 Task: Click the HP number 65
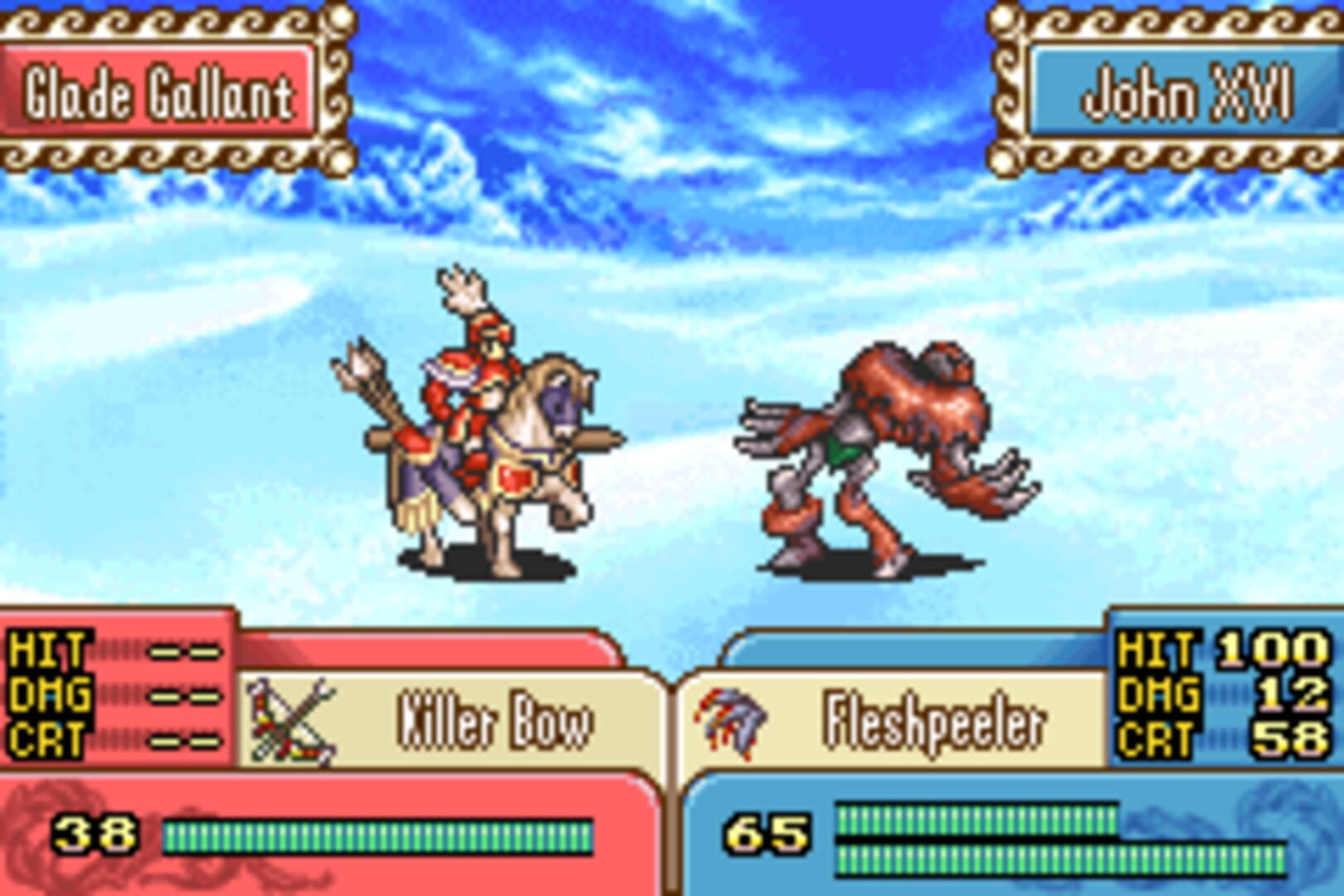click(x=767, y=834)
